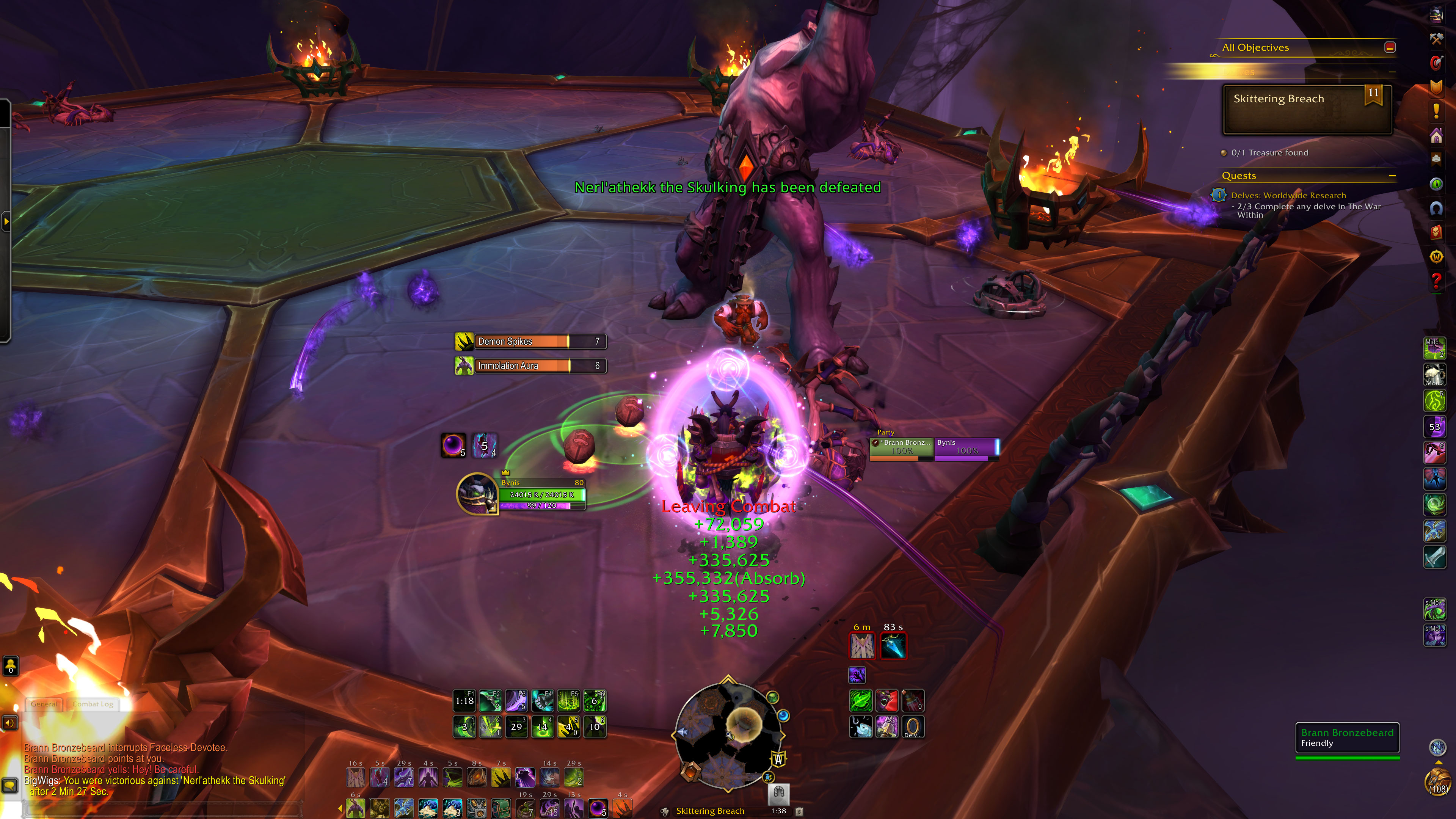Viewport: 1456px width, 819px height.
Task: Click the minimap
Action: coord(728,735)
